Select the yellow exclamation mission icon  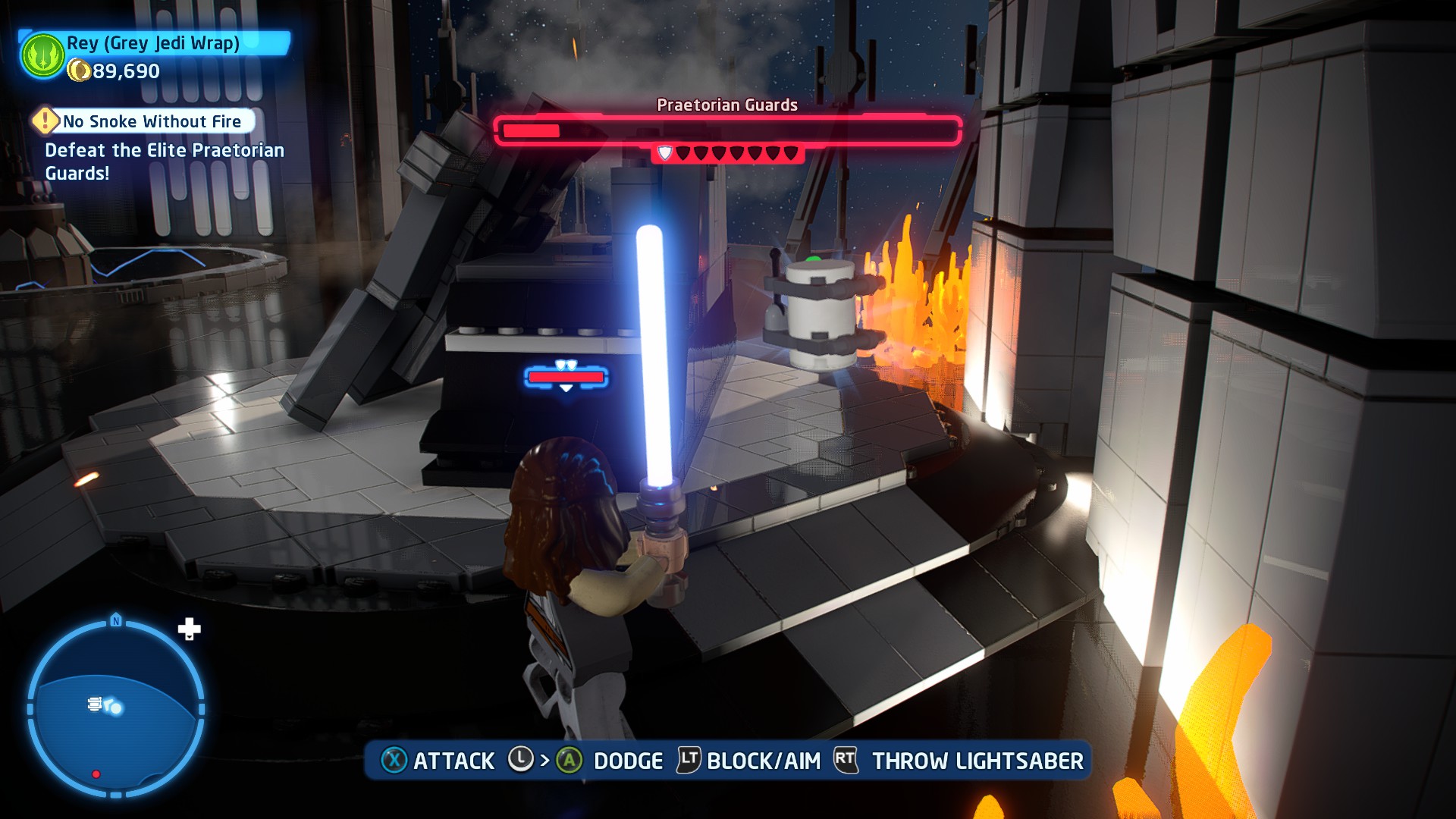[45, 121]
